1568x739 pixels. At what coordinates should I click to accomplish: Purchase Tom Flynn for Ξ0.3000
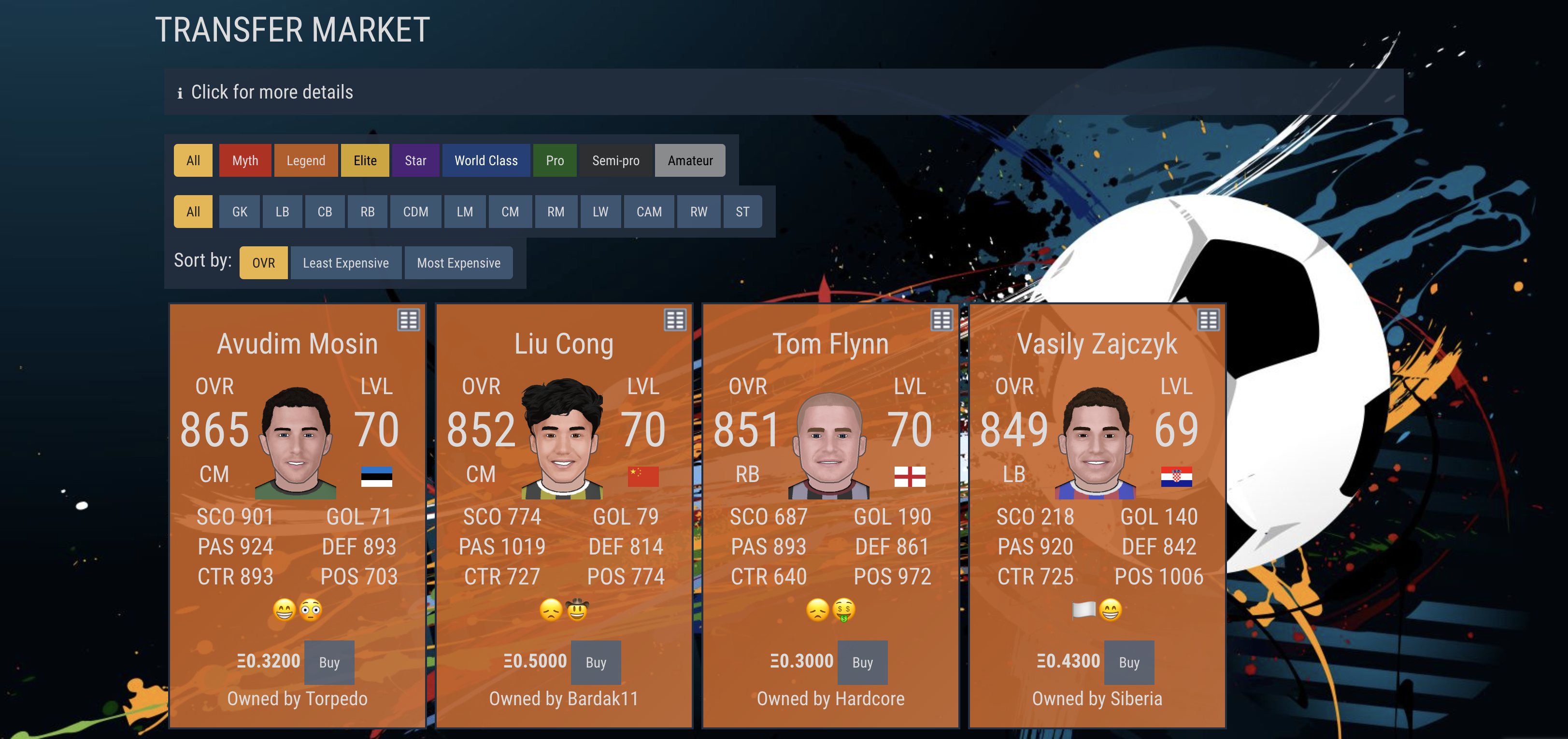point(863,662)
